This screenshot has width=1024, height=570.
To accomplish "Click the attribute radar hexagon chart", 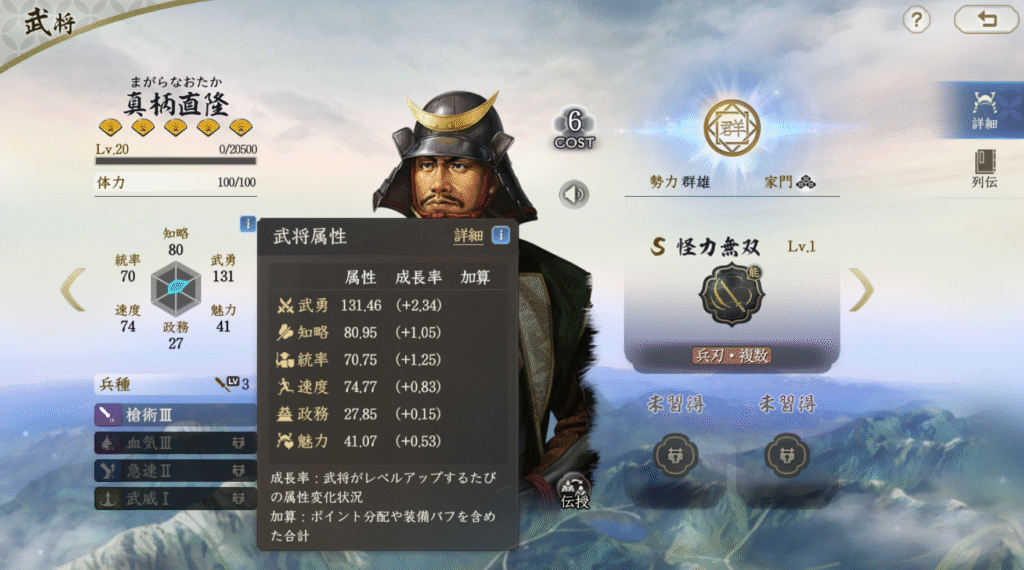I will click(176, 288).
